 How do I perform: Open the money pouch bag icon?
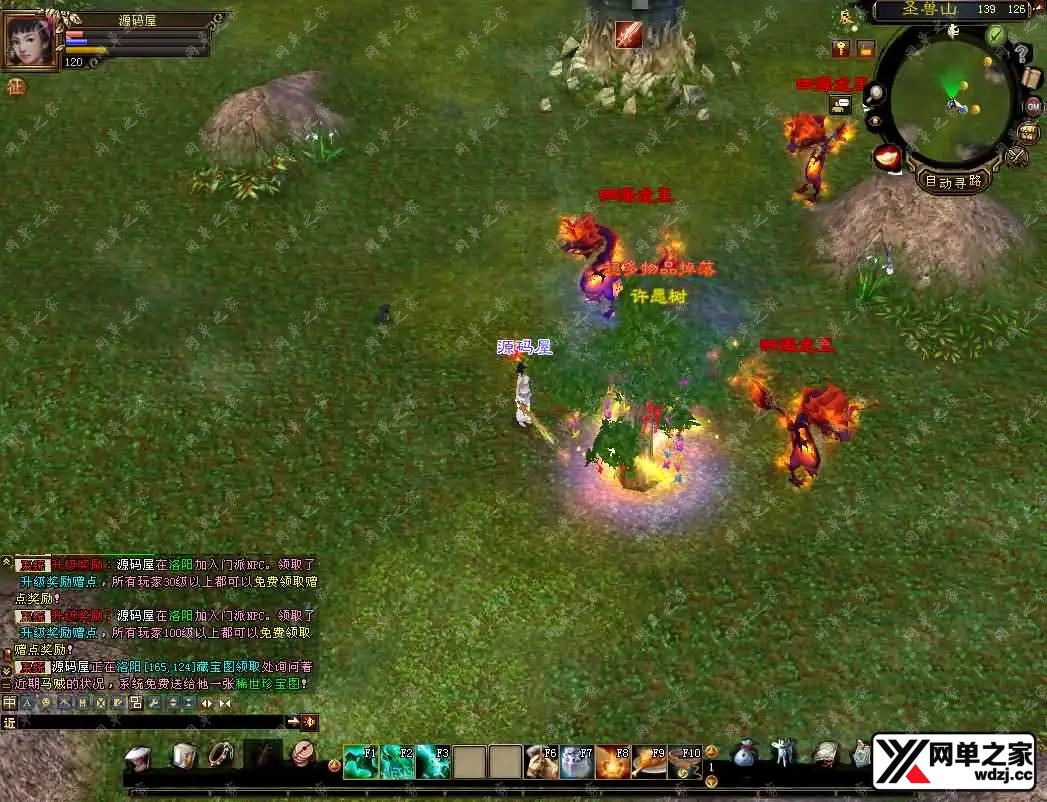(744, 754)
